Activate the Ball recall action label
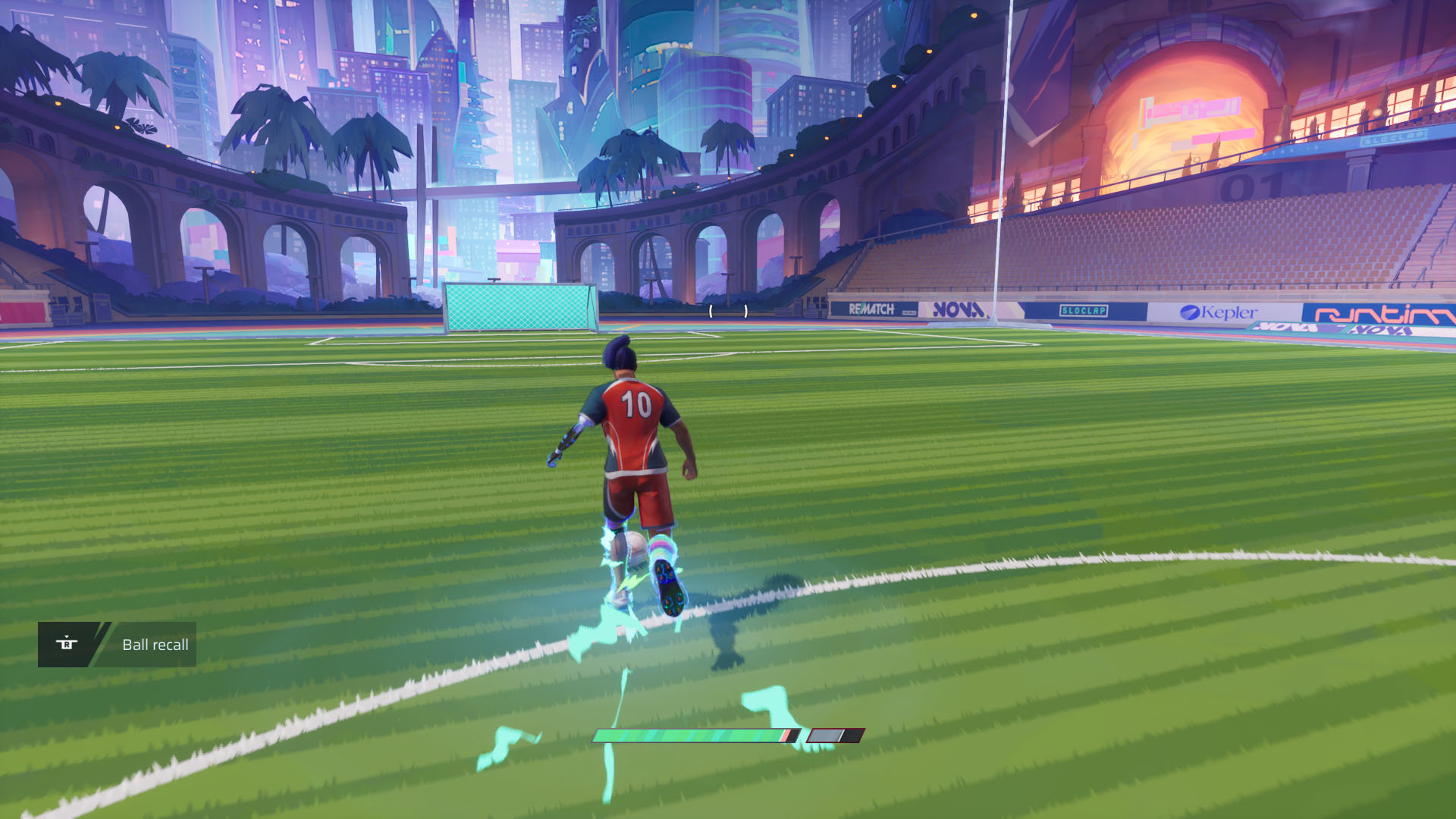 (x=155, y=645)
